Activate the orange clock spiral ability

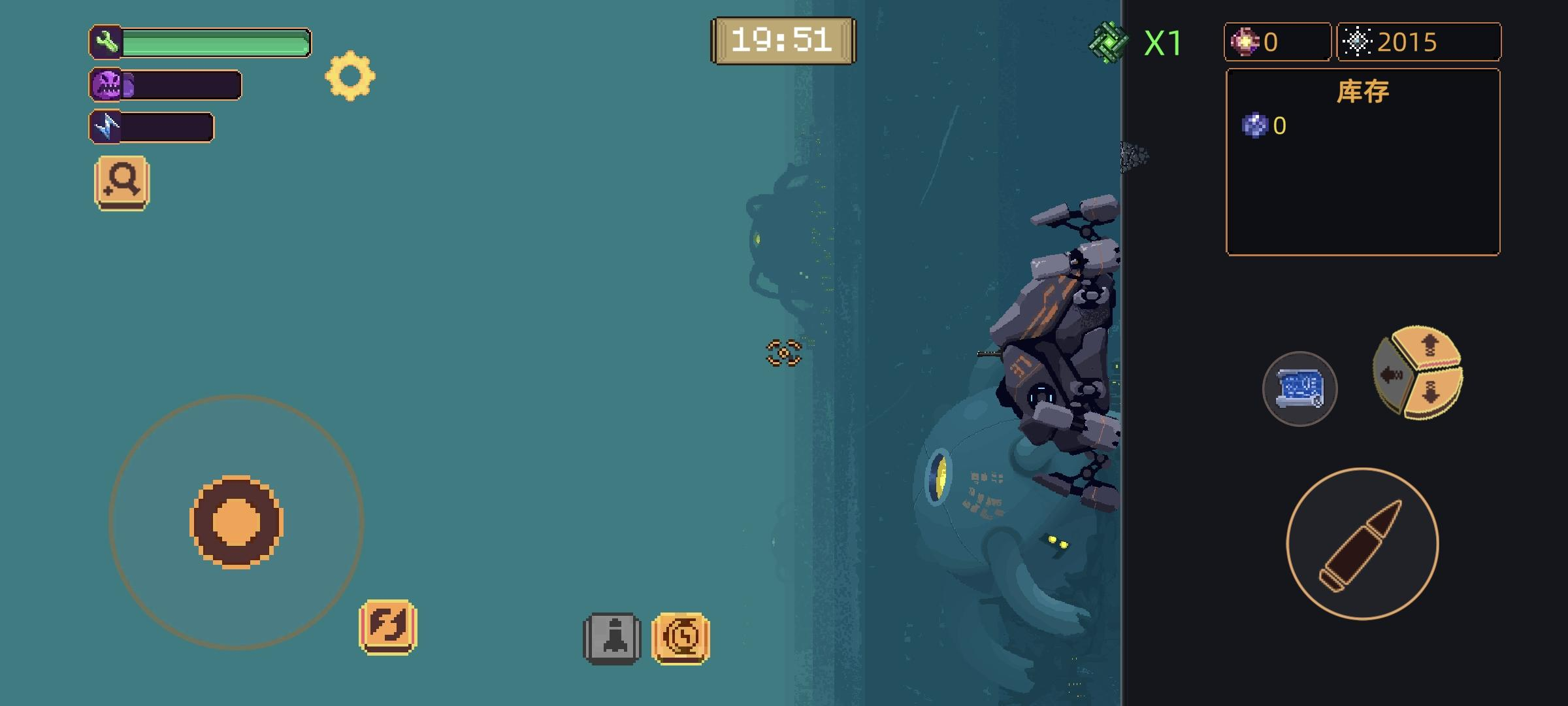(x=681, y=638)
